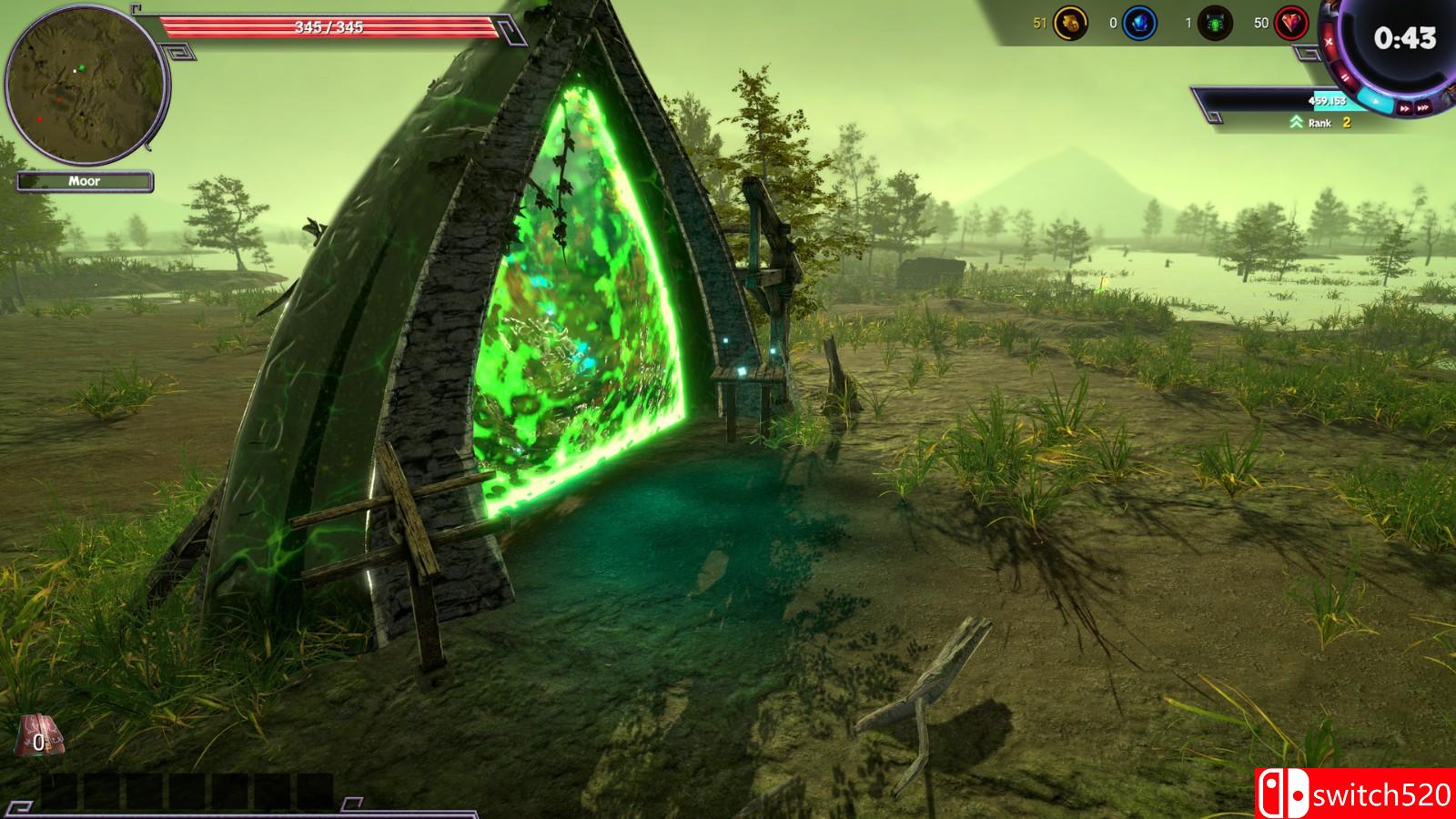Select the green bug resource icon
This screenshot has width=1456, height=819.
pyautogui.click(x=1215, y=23)
